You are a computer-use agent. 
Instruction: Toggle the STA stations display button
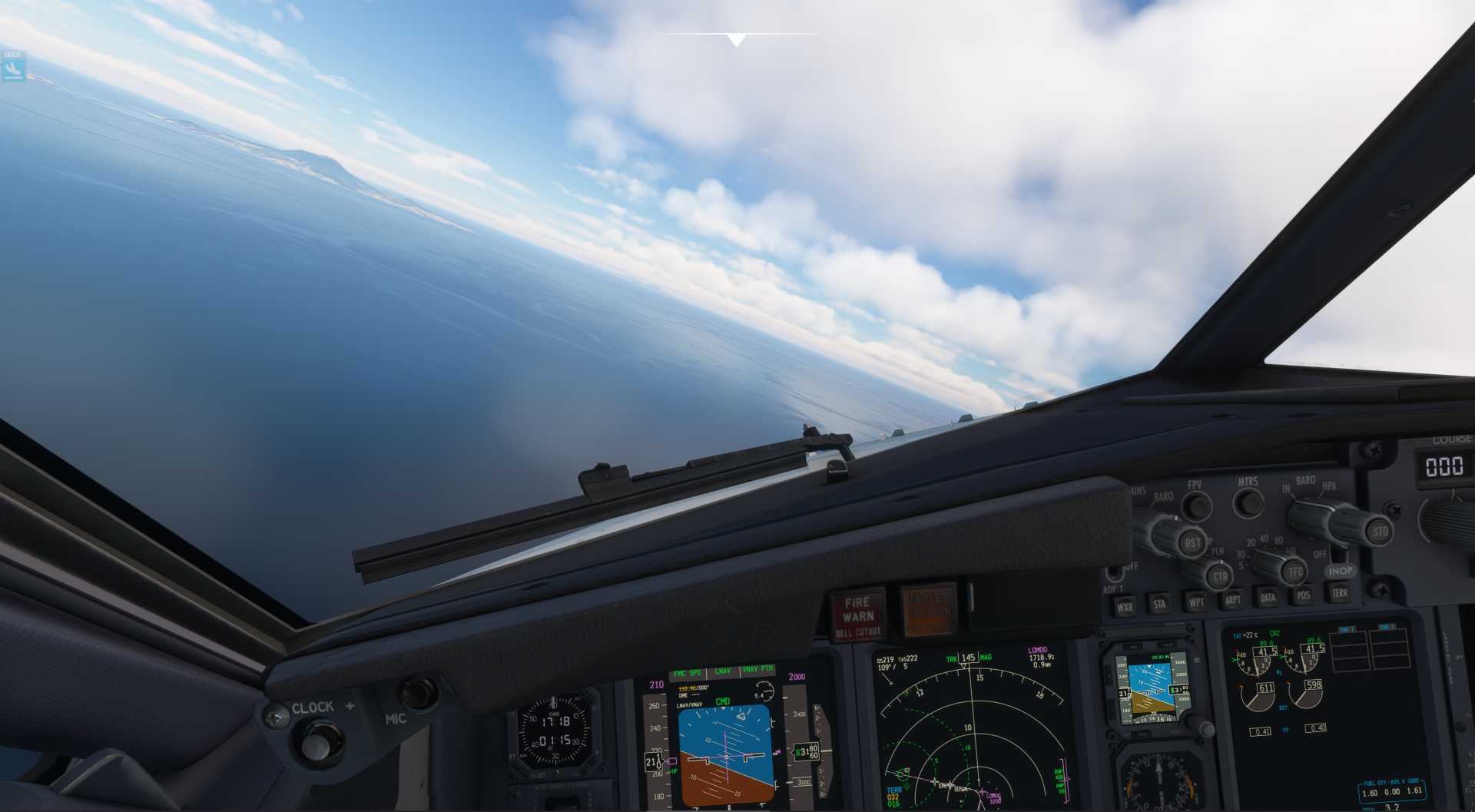[x=1159, y=605]
